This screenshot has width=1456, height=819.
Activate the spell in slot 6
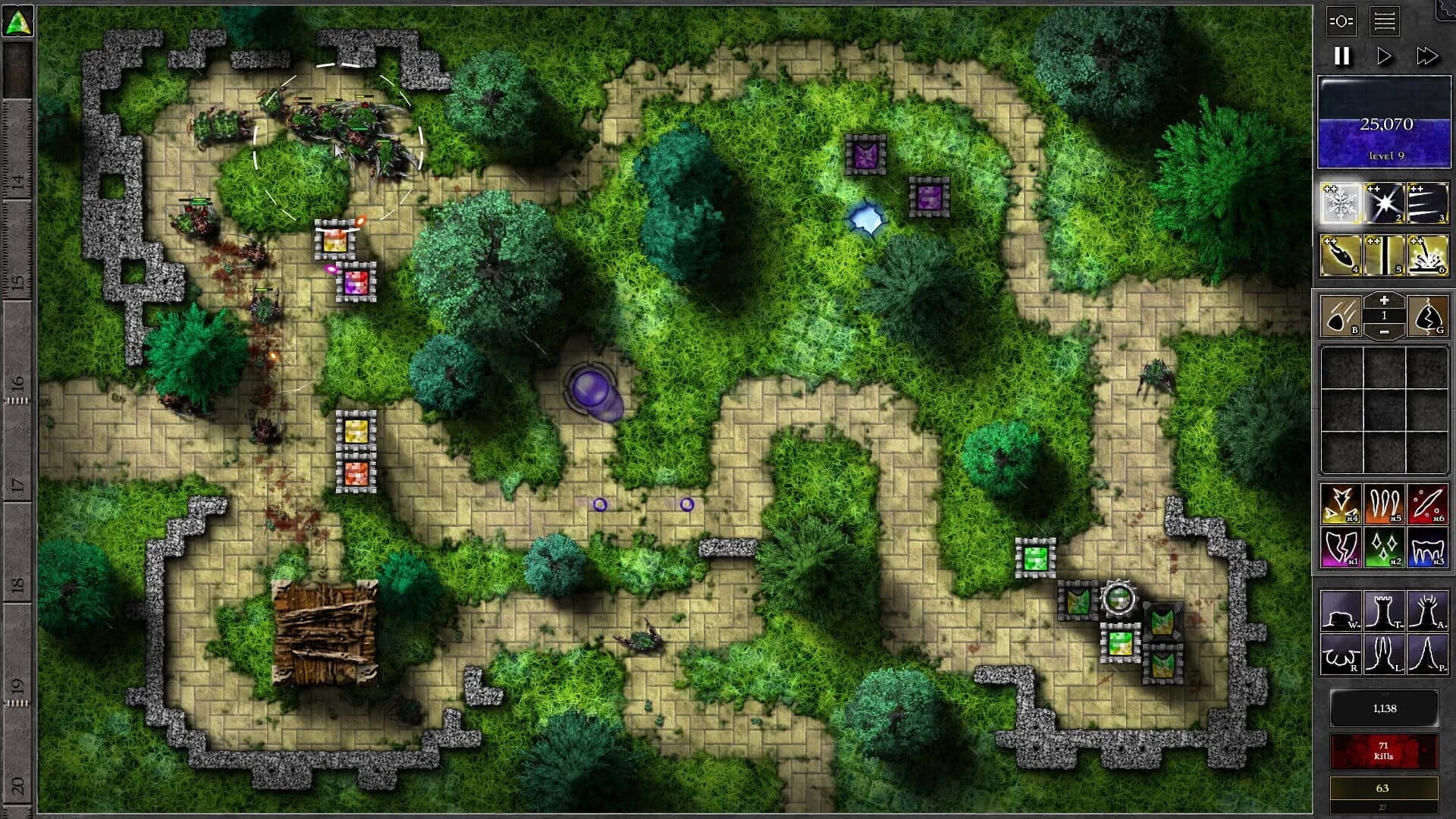coord(1427,254)
